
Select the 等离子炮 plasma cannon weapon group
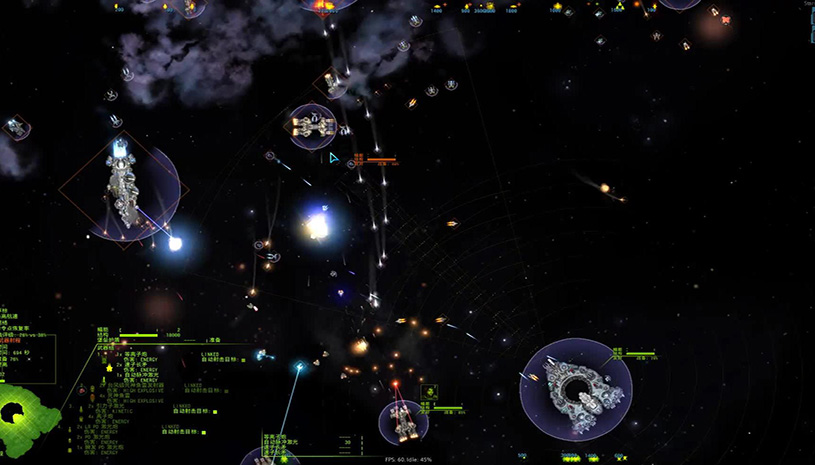(x=133, y=354)
